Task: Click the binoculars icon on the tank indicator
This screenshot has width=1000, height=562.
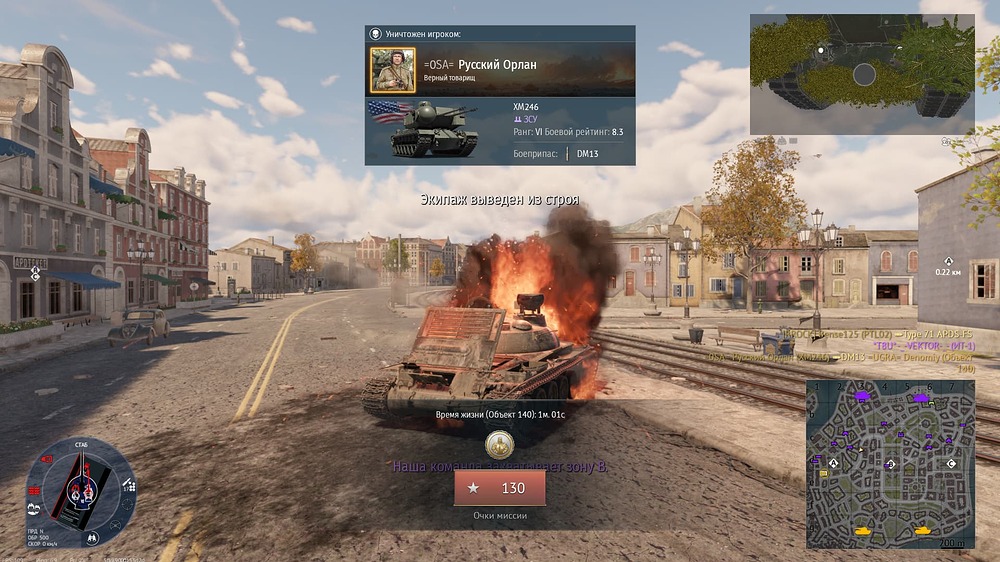Action: coord(93,538)
